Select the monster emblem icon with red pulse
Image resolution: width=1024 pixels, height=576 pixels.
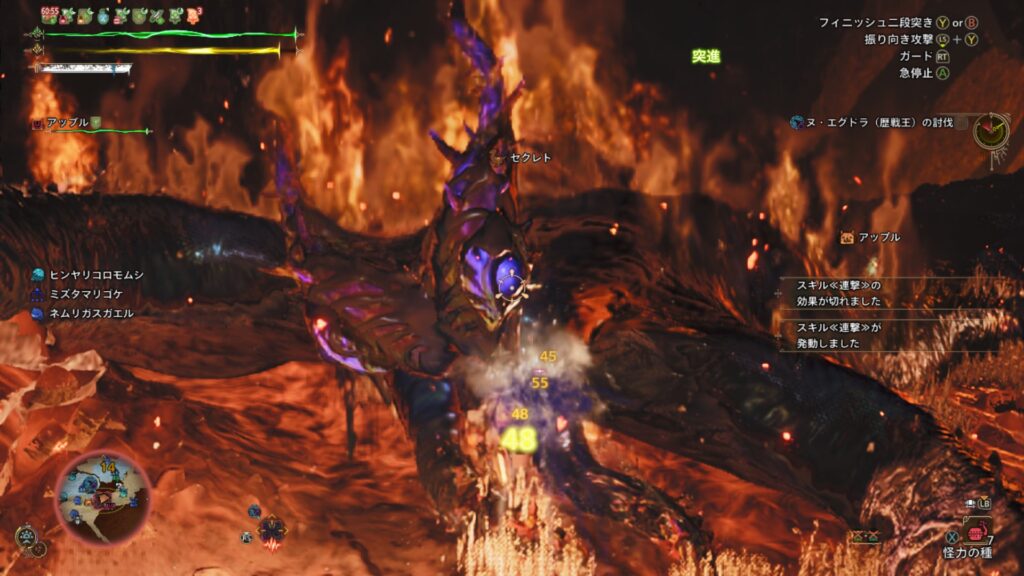tap(271, 530)
